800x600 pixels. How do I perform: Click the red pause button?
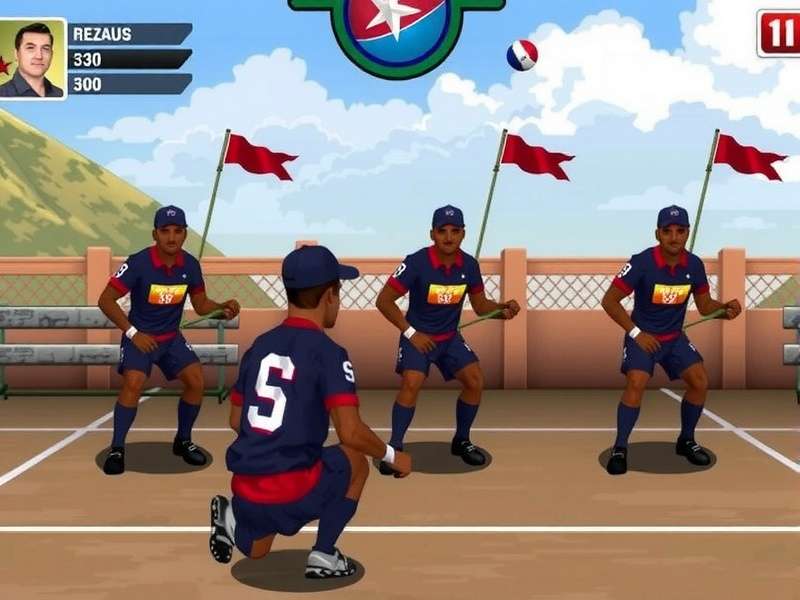pos(780,34)
